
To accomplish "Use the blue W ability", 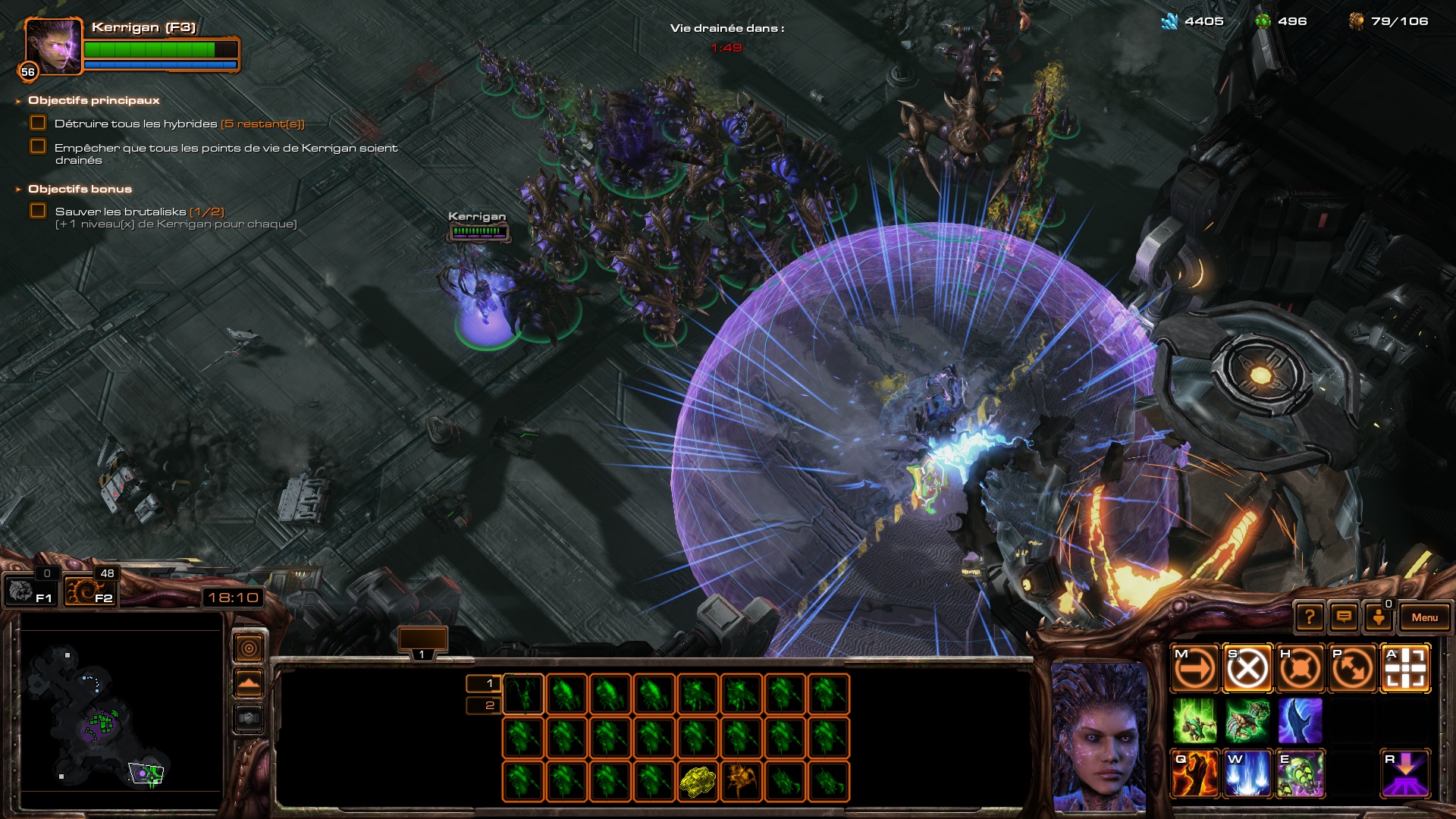I will pyautogui.click(x=1247, y=773).
